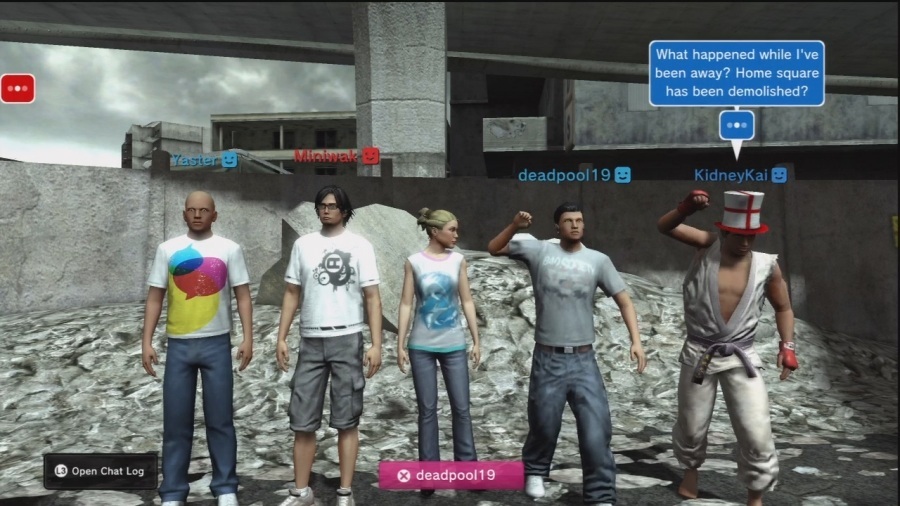
Task: Open KidneyKai's speech bubble message
Action: coord(736,73)
